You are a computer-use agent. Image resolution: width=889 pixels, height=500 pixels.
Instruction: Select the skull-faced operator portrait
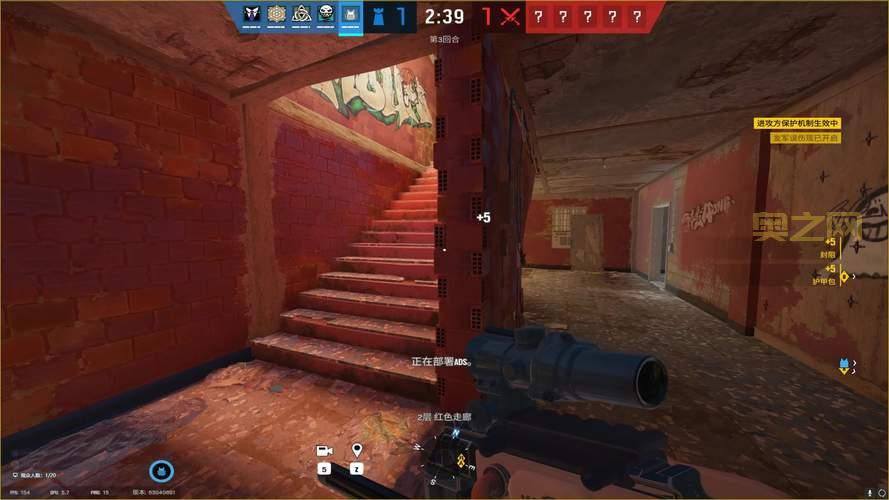[326, 14]
